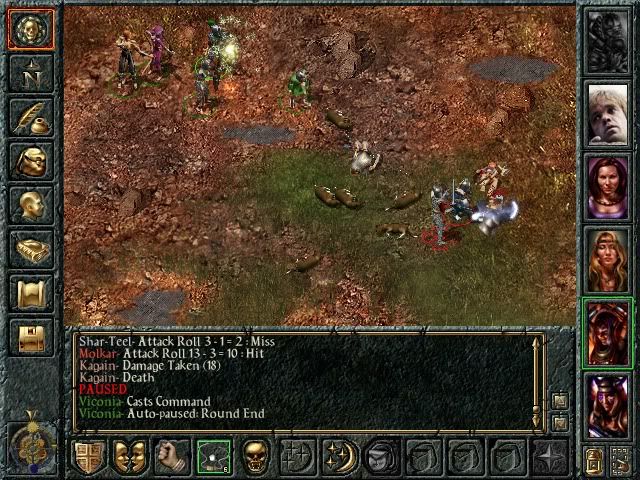Open the options chest icon
The image size is (640, 480).
pyautogui.click(x=31, y=336)
